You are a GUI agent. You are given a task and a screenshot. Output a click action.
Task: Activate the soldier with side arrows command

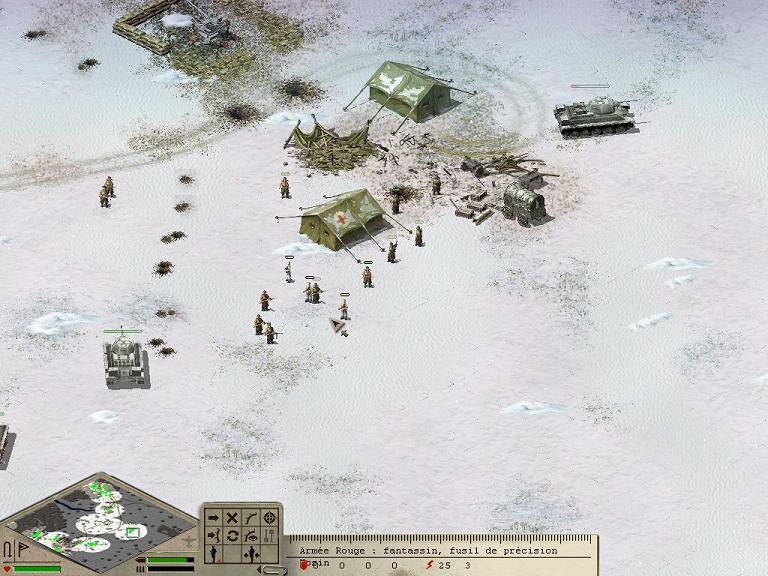click(251, 554)
